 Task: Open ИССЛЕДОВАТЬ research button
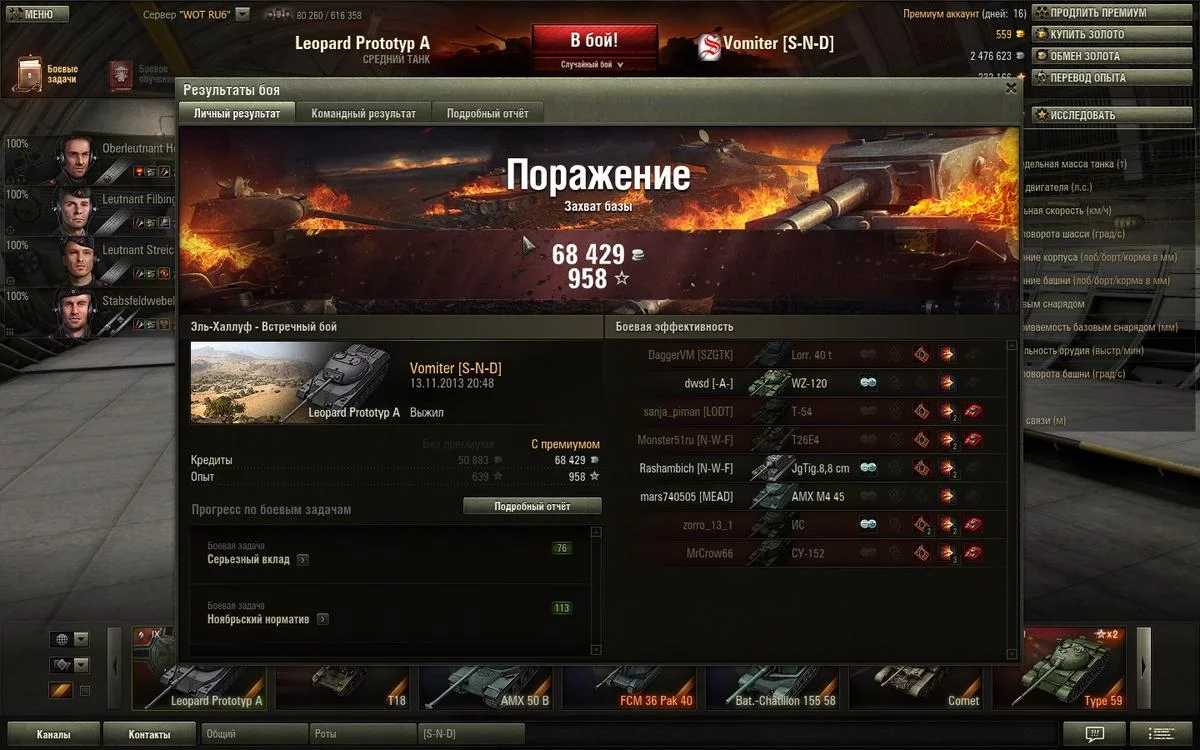click(1085, 115)
